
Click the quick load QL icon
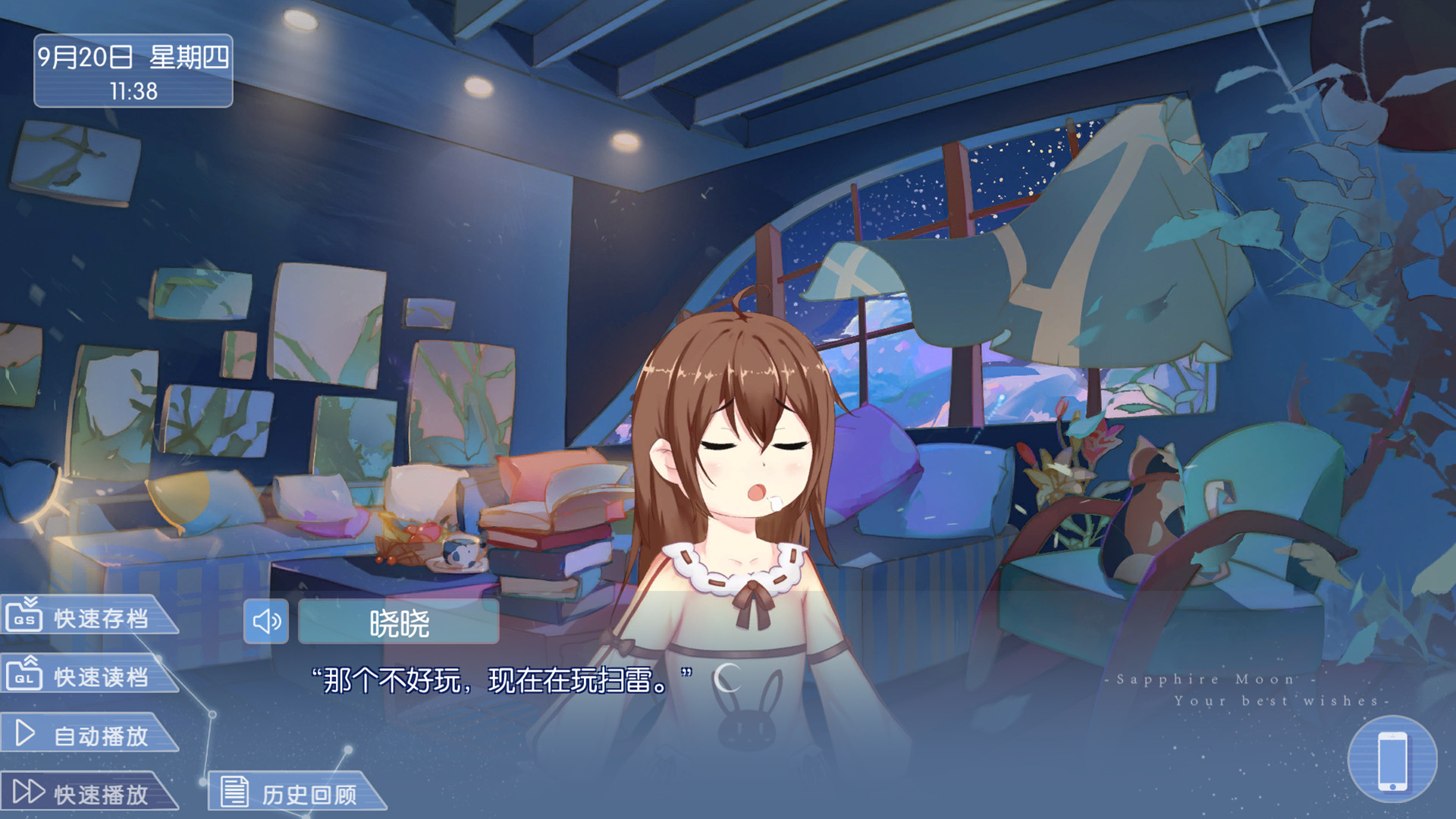[23, 673]
